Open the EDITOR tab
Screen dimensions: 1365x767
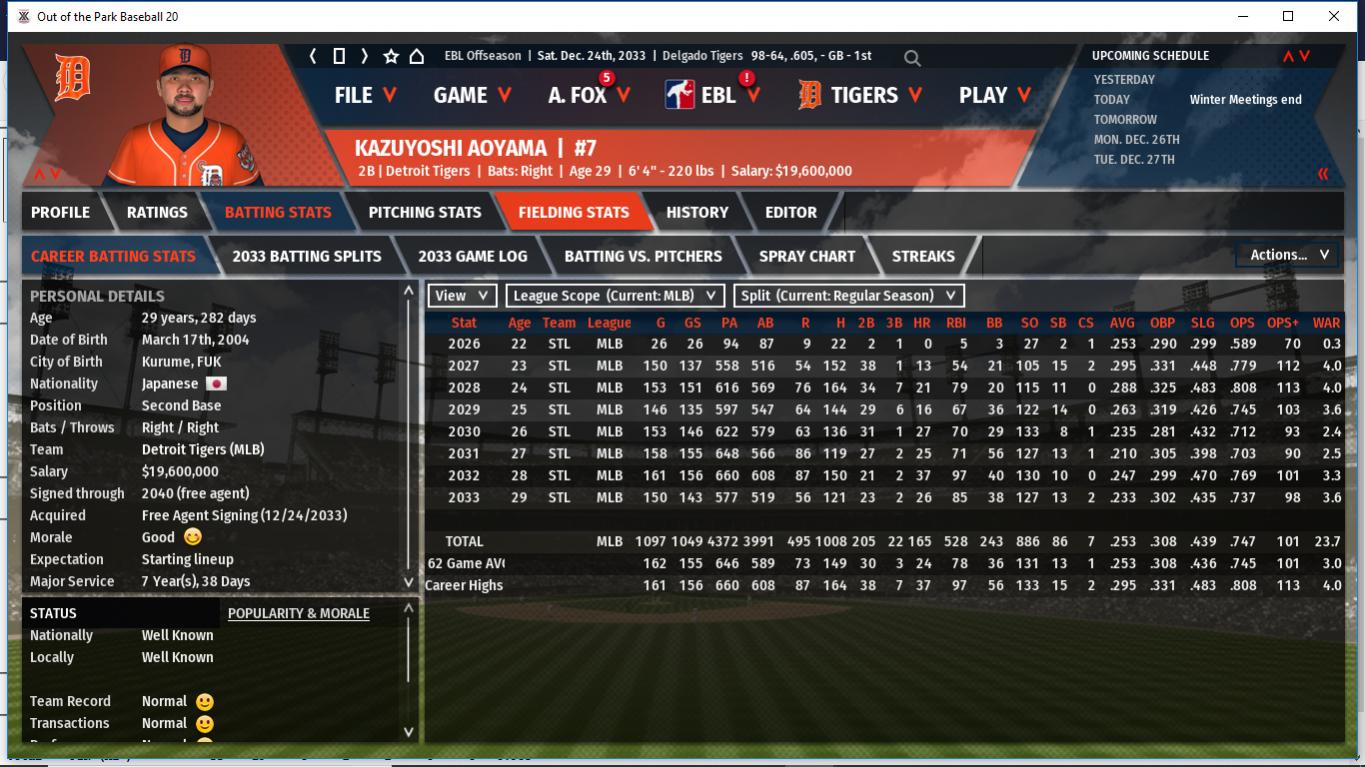791,212
